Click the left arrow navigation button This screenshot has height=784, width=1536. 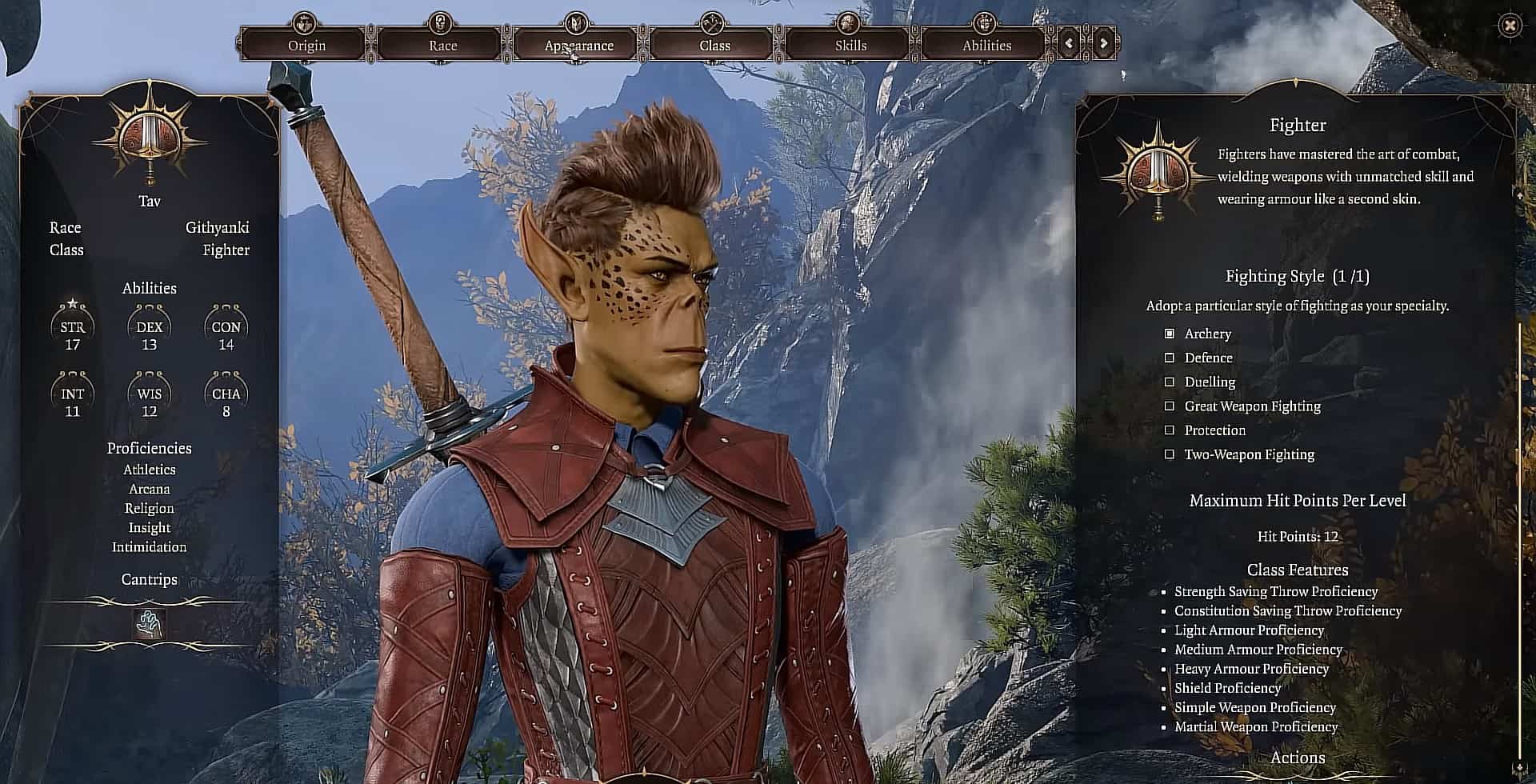pyautogui.click(x=1070, y=43)
